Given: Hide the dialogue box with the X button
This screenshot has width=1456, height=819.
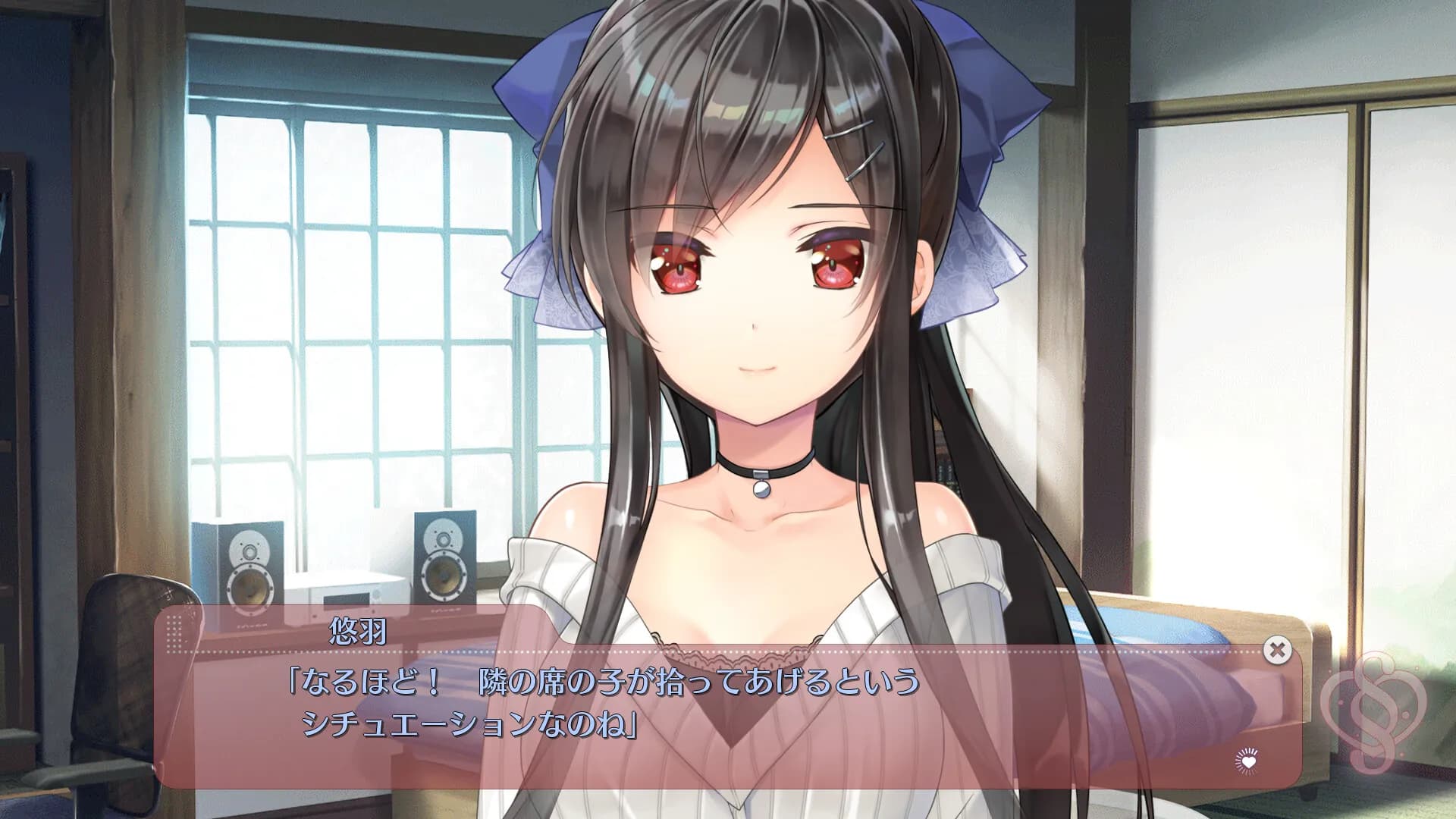Looking at the screenshot, I should click(x=1278, y=649).
